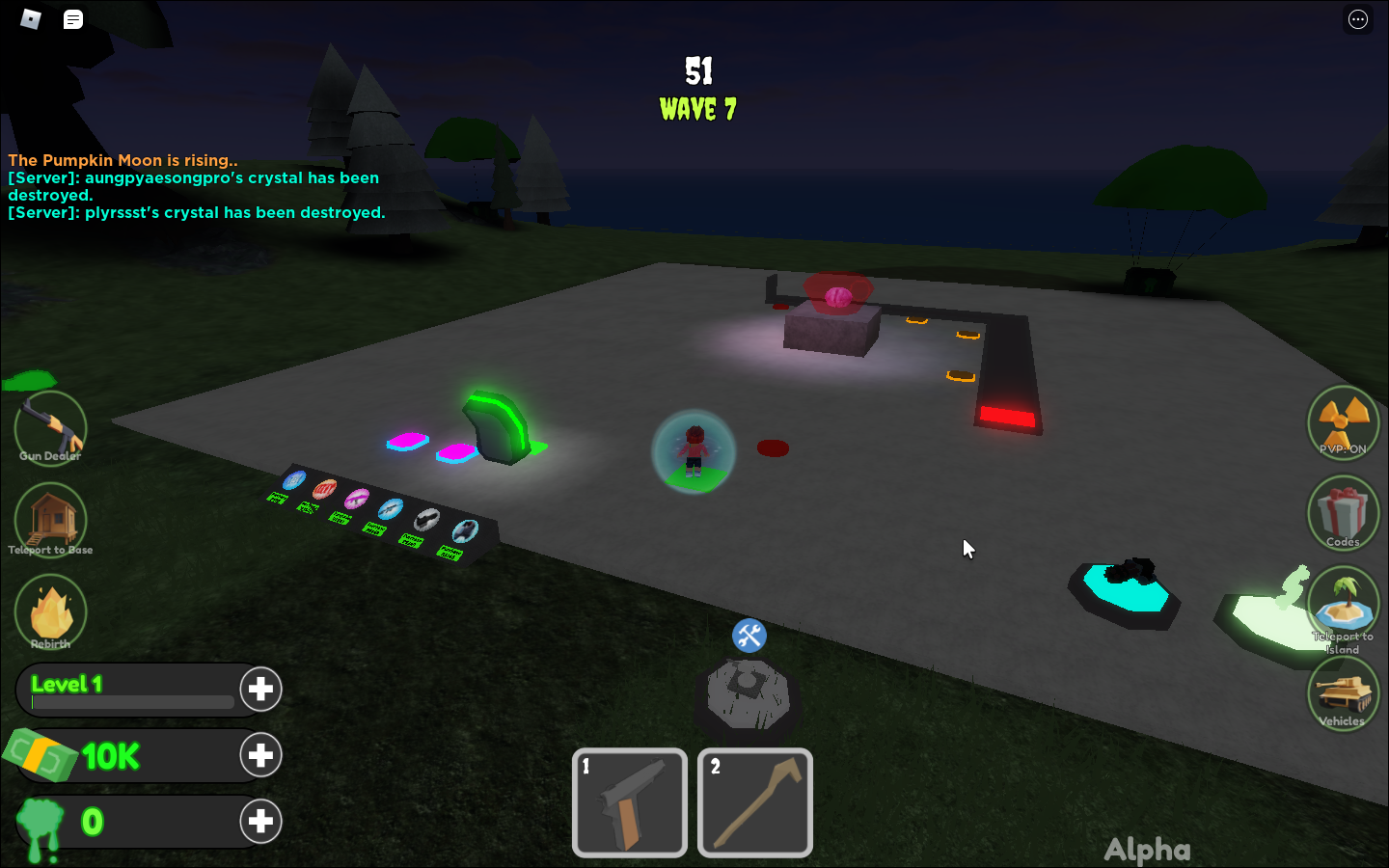Open the chat toggle button at top left
This screenshot has width=1389, height=868.
[x=72, y=19]
